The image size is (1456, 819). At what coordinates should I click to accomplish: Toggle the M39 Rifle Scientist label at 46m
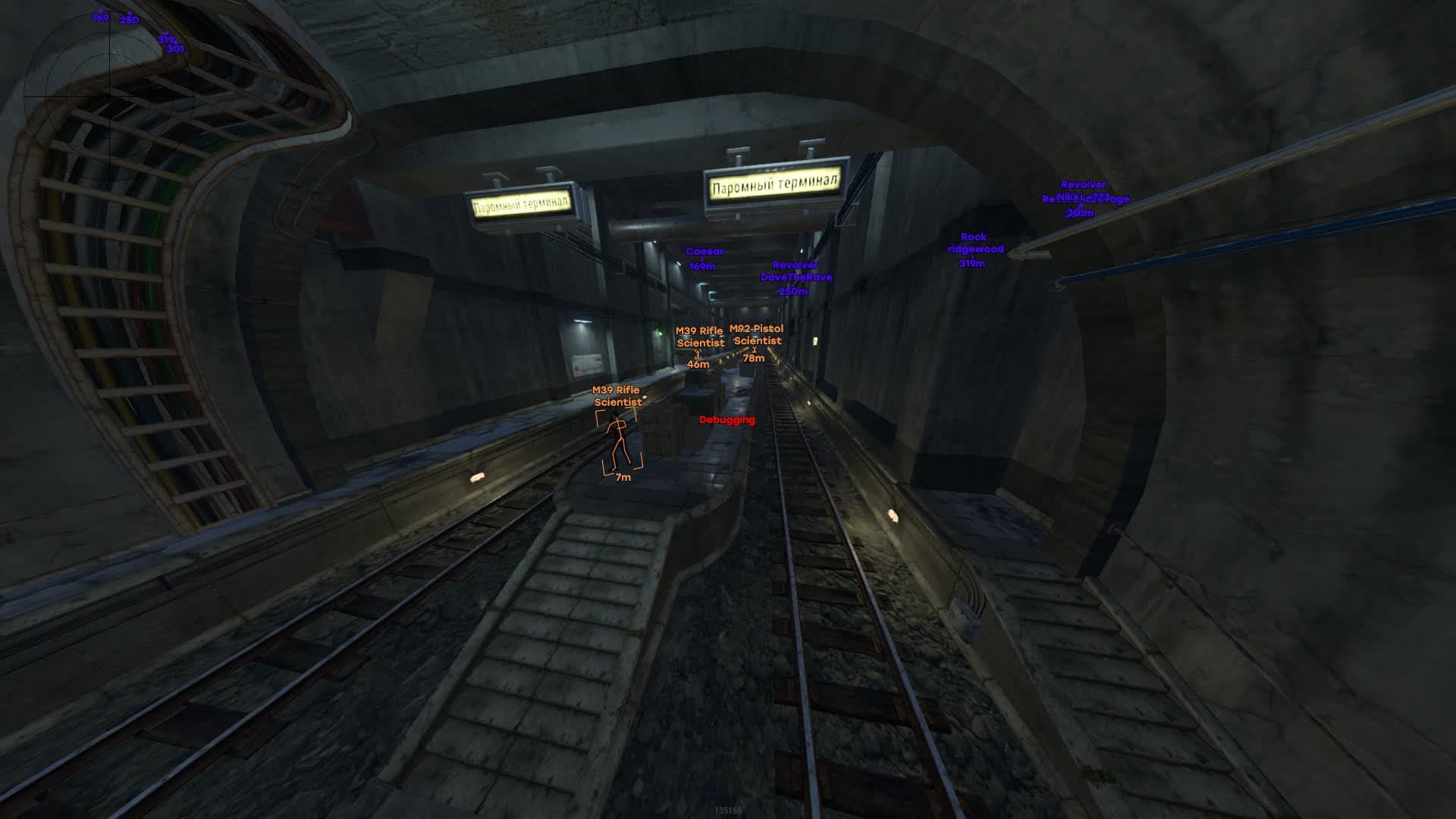(698, 336)
